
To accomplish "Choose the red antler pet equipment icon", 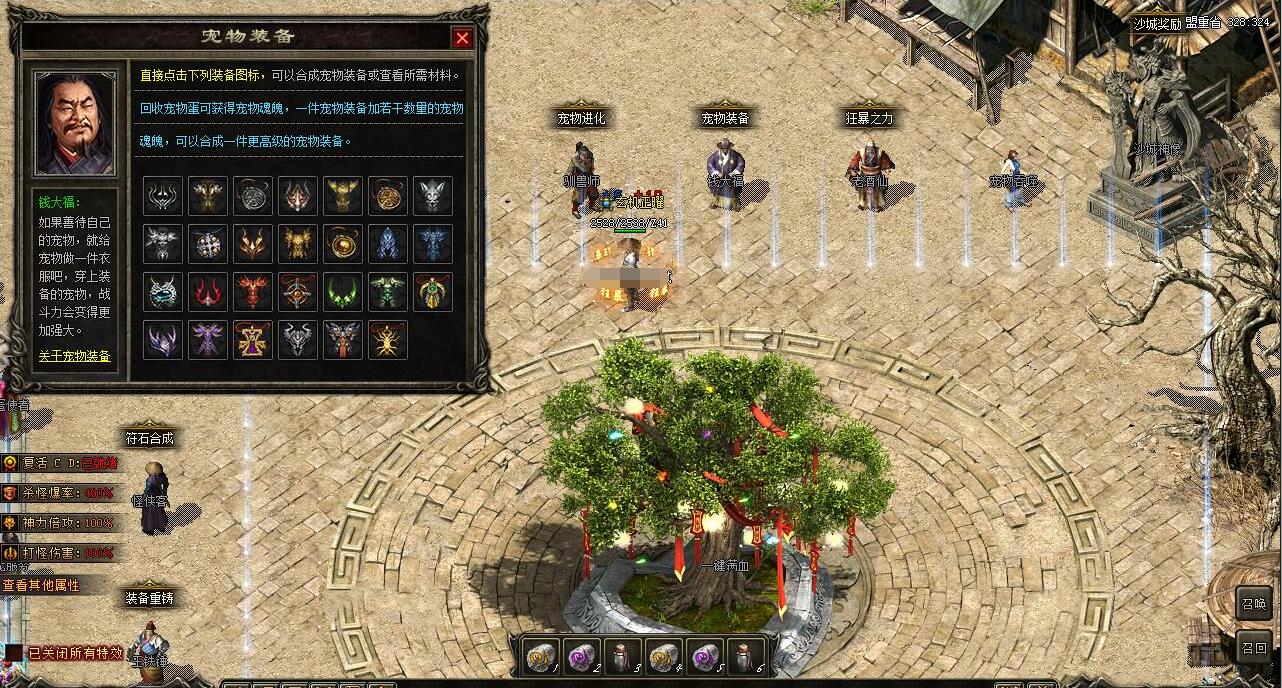I will (x=208, y=292).
